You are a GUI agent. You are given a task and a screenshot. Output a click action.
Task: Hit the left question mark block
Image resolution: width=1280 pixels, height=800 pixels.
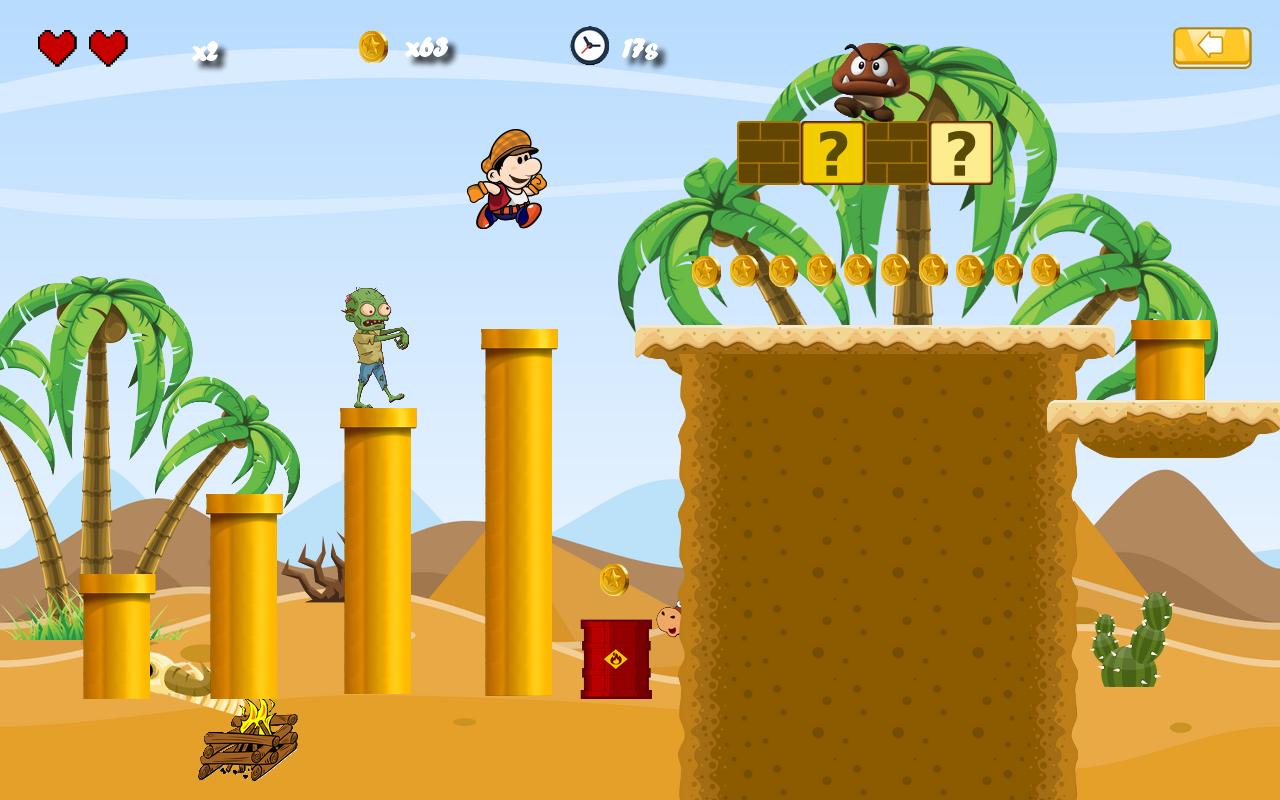pyautogui.click(x=833, y=152)
